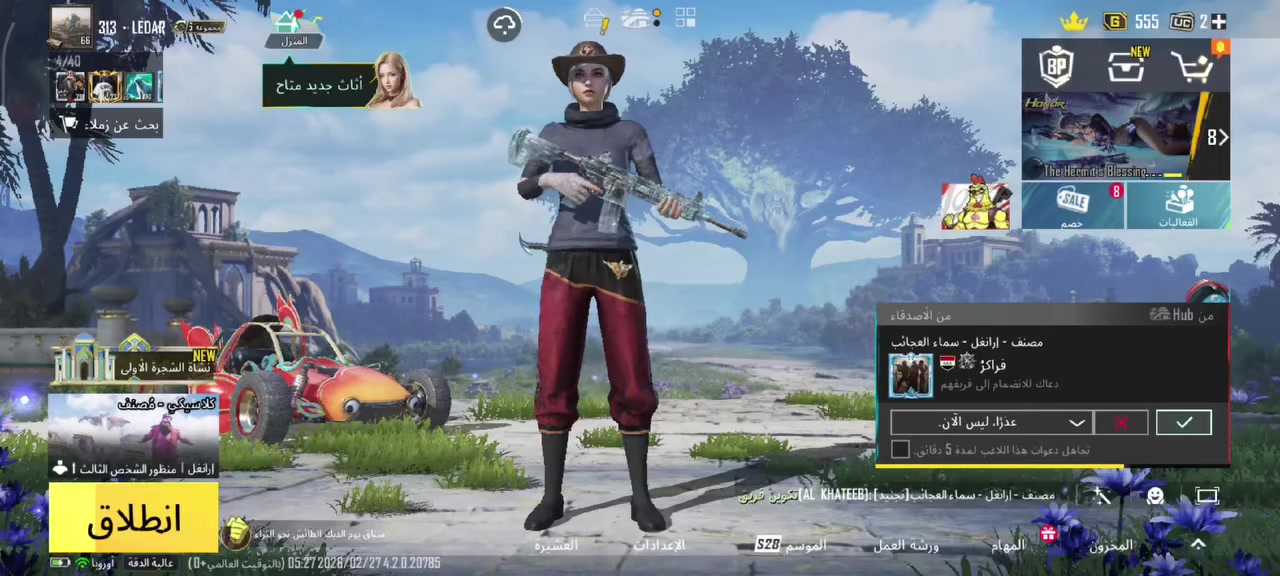Open the 'عذرًا، ليس الآن' reply dropdown
This screenshot has height=576, width=1280.
[x=990, y=423]
